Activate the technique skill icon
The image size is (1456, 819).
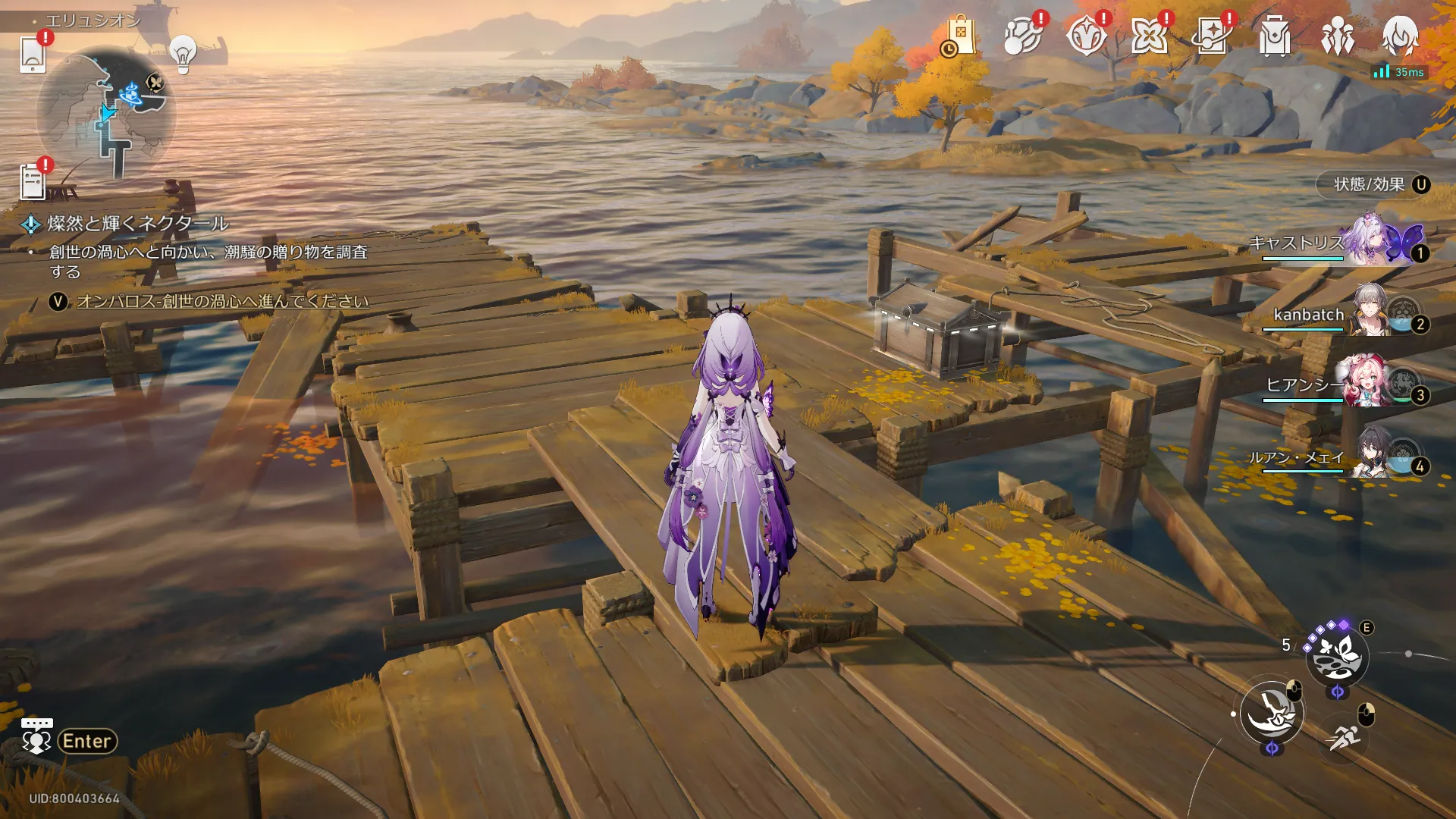tap(1337, 657)
